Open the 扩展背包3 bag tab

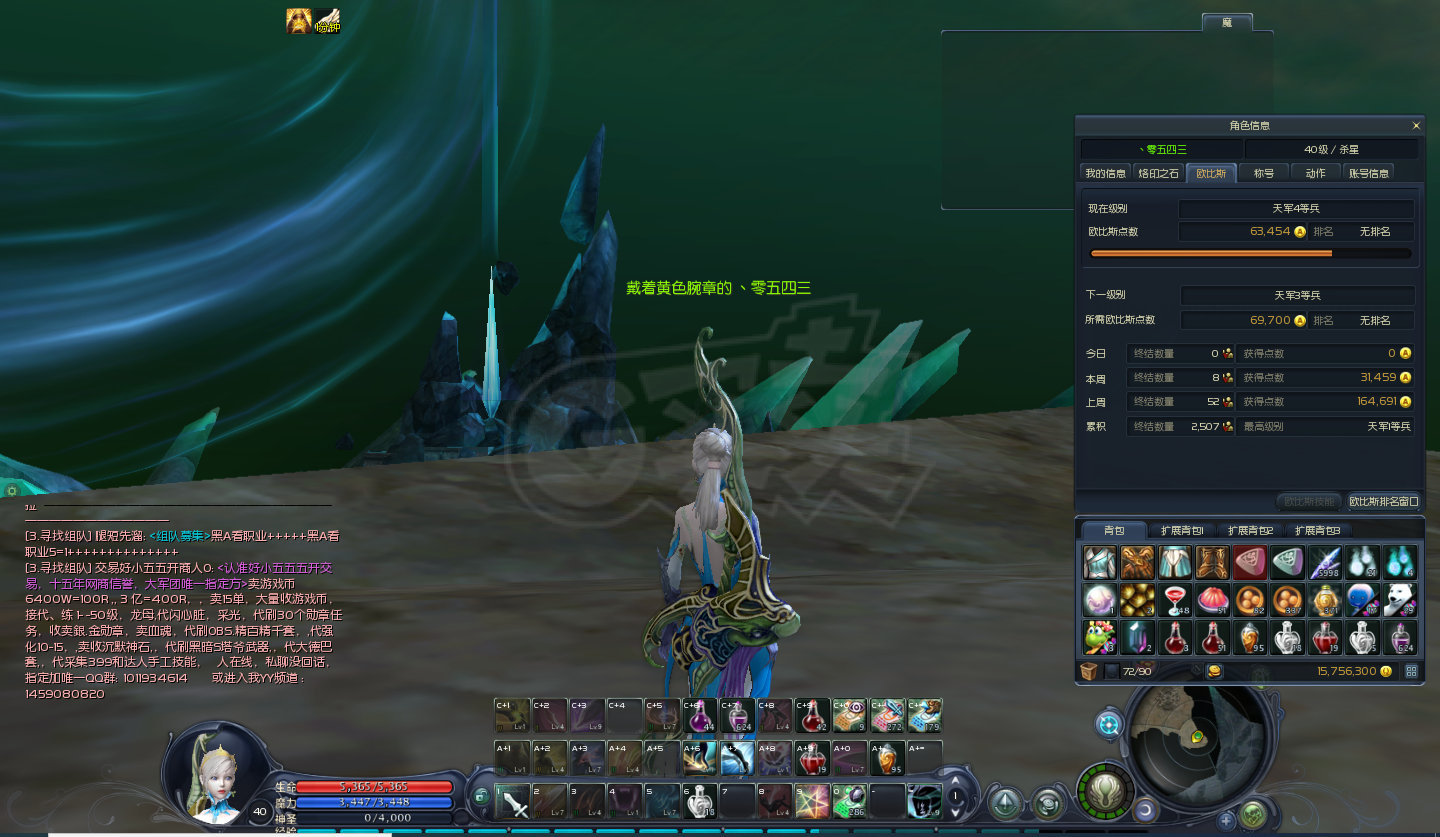pos(1316,530)
